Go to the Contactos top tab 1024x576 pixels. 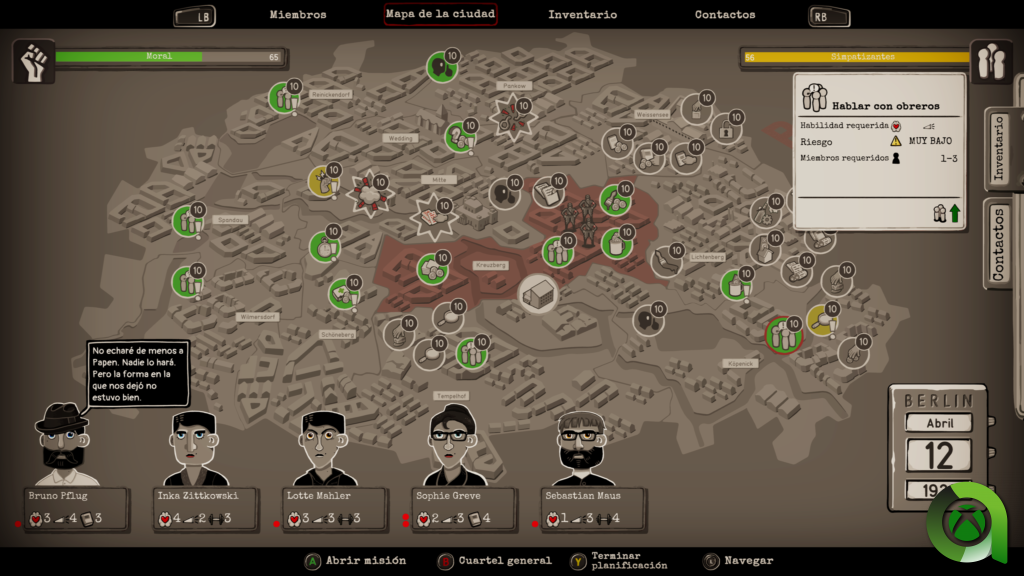[x=725, y=15]
